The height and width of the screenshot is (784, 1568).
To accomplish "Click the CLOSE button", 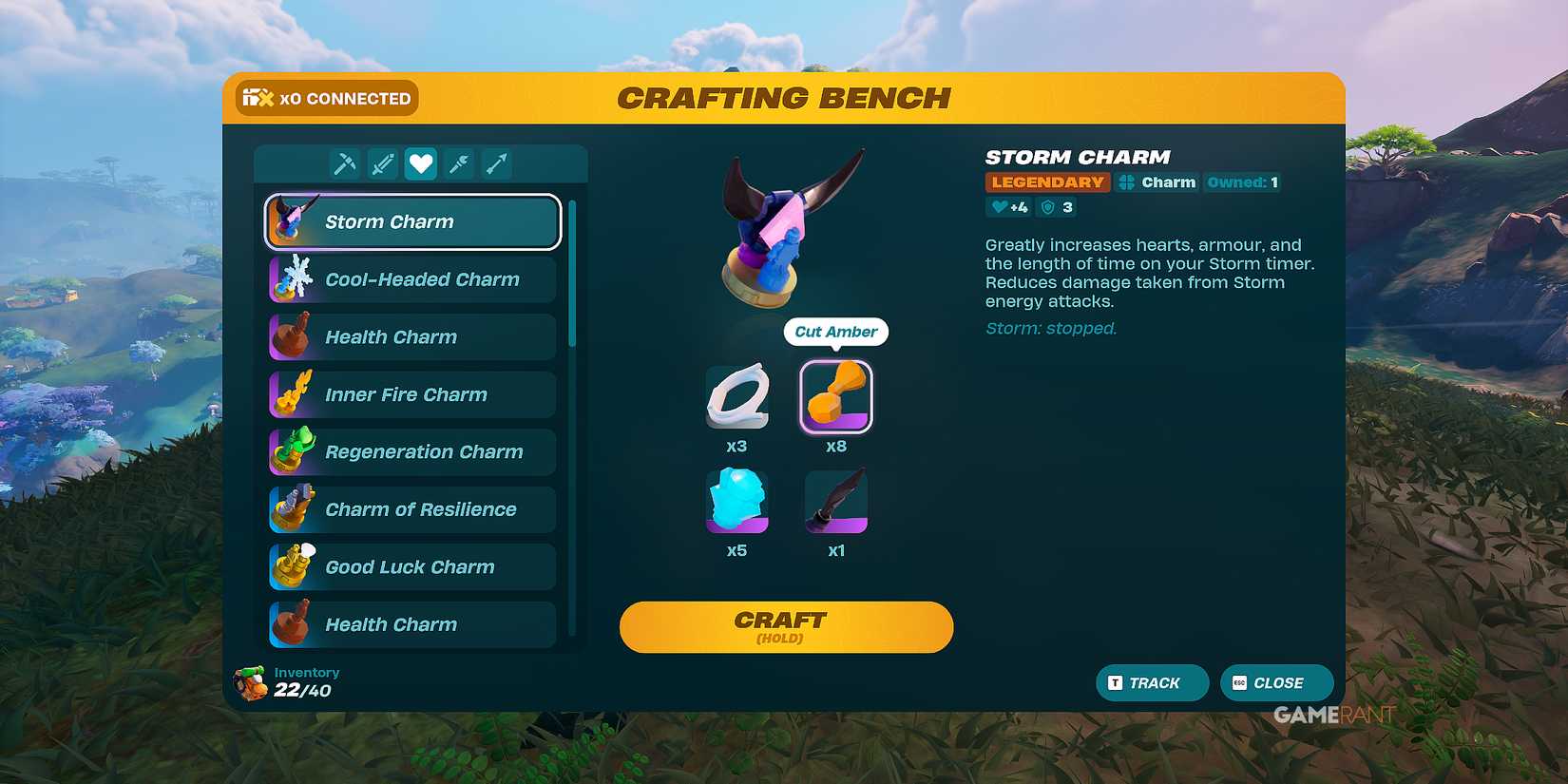I will click(x=1276, y=682).
